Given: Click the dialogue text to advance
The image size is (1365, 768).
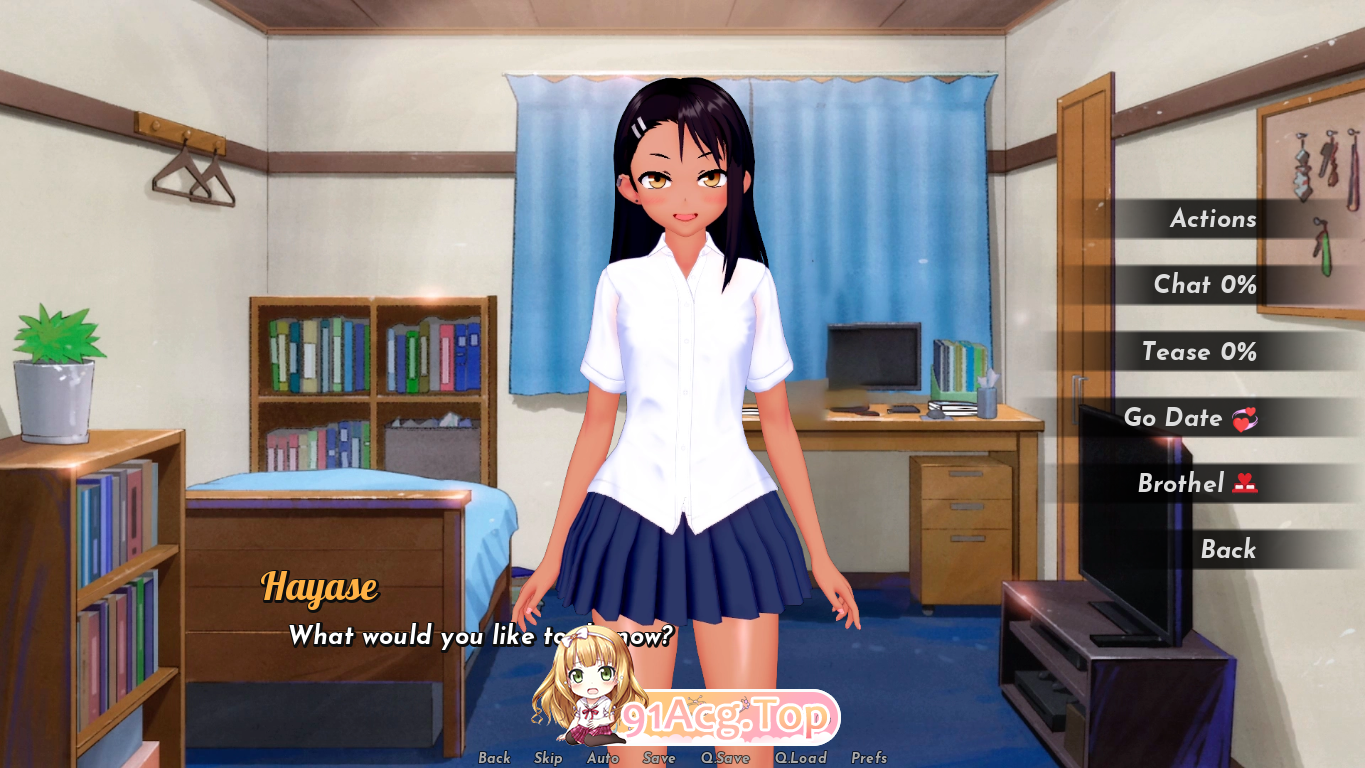Looking at the screenshot, I should (480, 636).
